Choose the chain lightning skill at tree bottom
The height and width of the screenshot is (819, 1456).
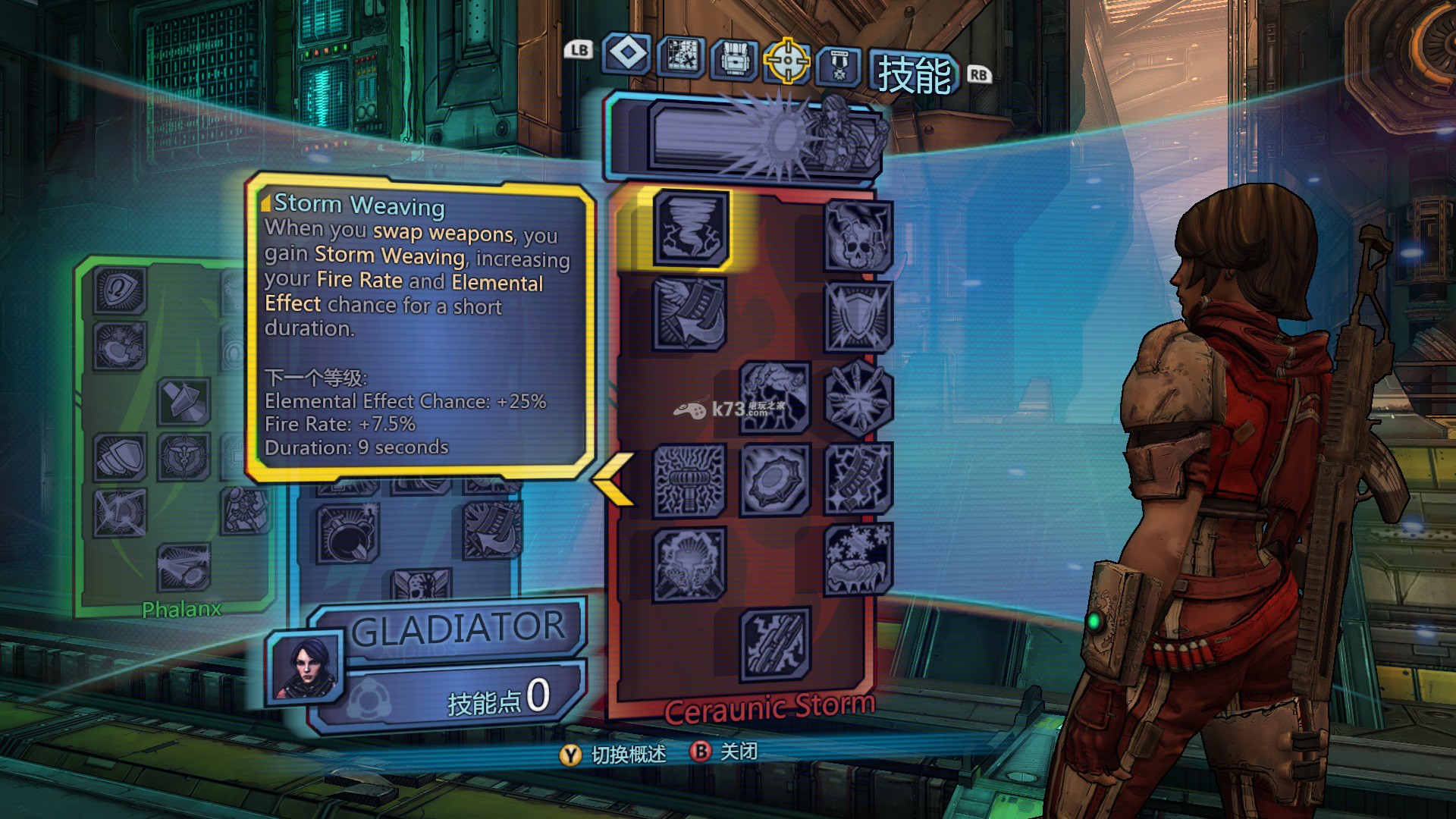click(x=774, y=644)
